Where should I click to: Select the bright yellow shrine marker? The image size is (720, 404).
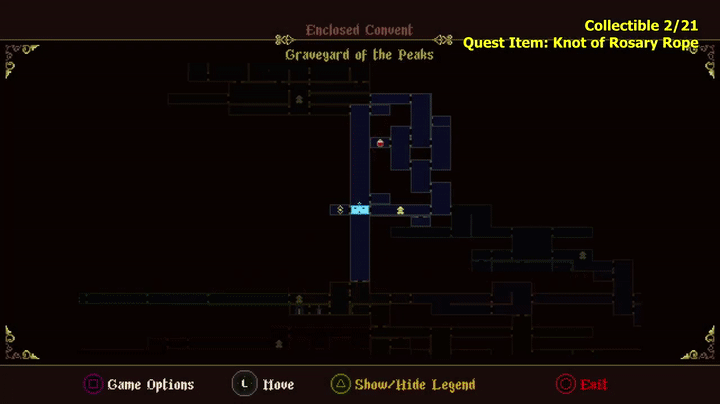click(400, 210)
